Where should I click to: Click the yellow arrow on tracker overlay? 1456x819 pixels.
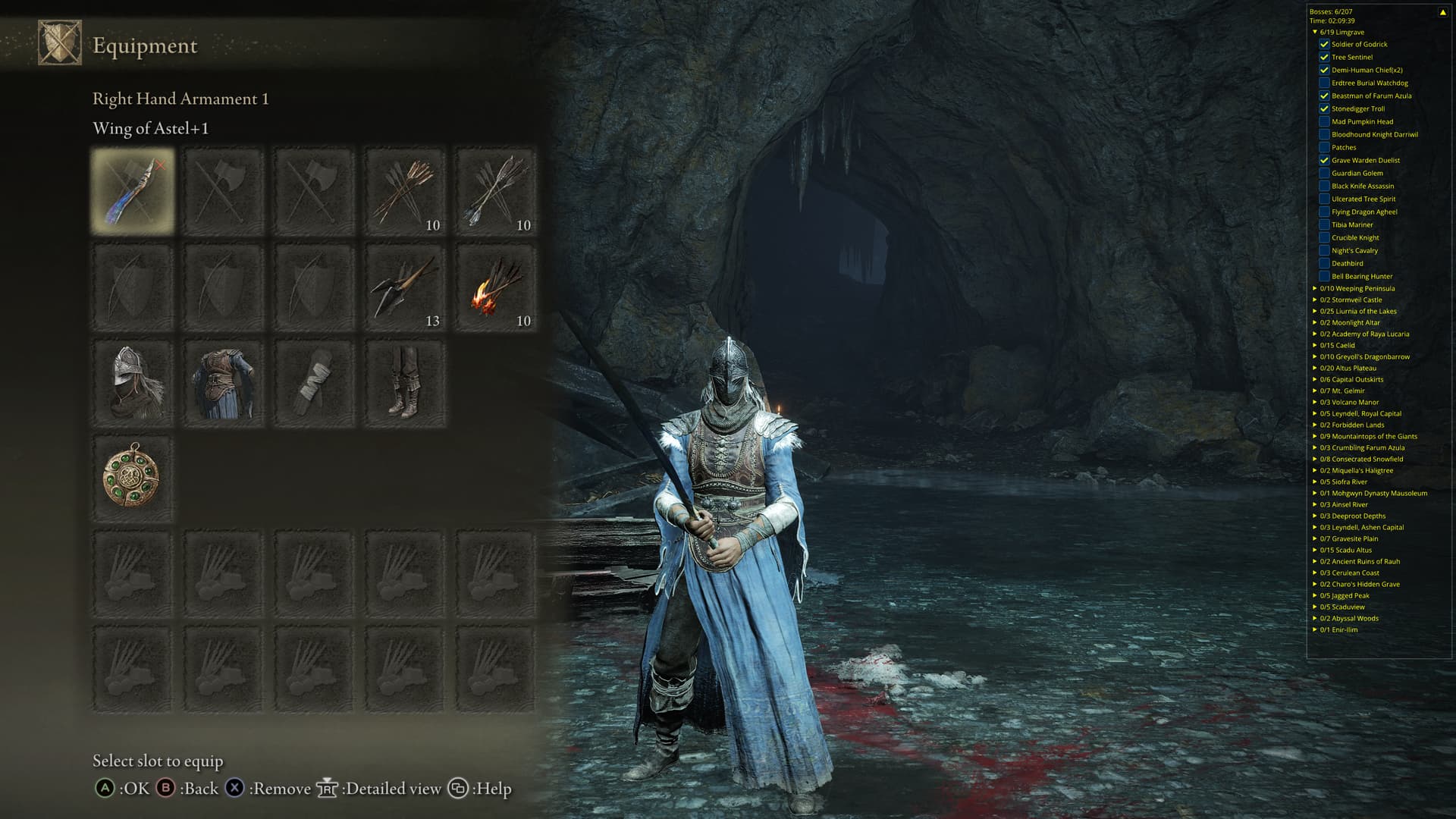[x=1442, y=12]
